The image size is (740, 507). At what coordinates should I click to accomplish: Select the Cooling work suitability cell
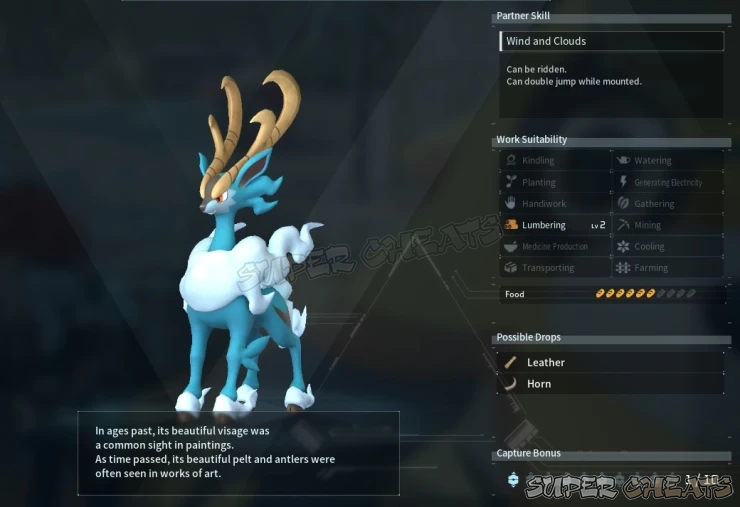[667, 247]
